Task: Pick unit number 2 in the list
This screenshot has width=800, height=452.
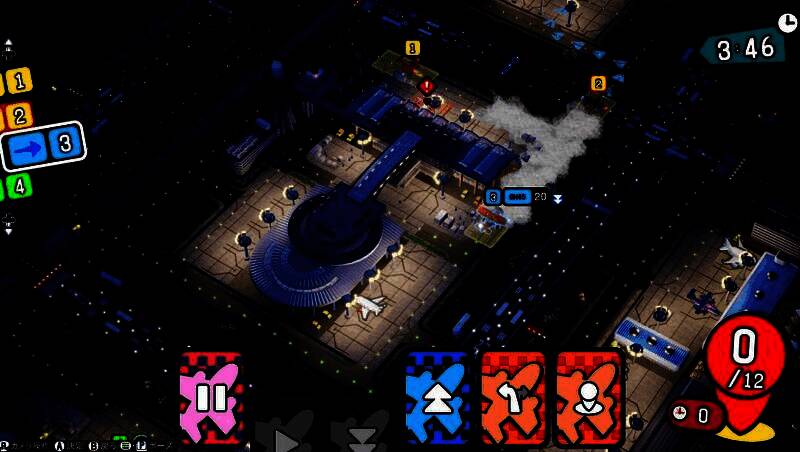Action: tap(18, 115)
